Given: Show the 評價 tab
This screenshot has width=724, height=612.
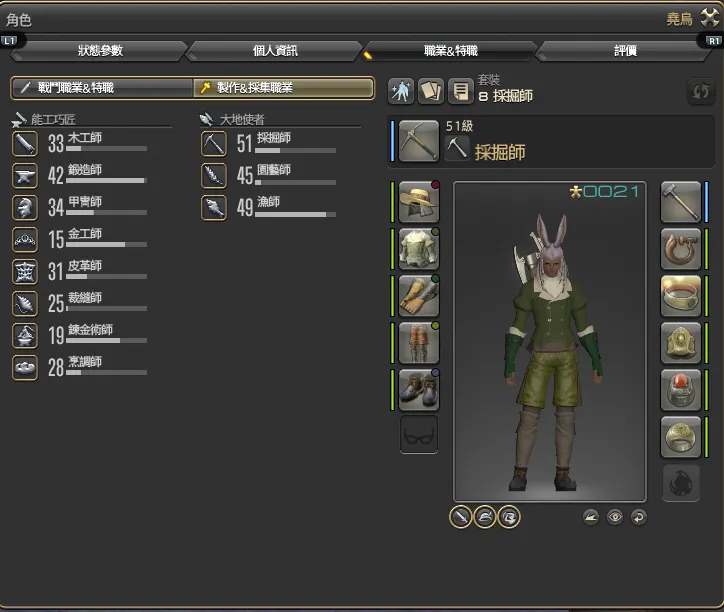Looking at the screenshot, I should pyautogui.click(x=625, y=51).
